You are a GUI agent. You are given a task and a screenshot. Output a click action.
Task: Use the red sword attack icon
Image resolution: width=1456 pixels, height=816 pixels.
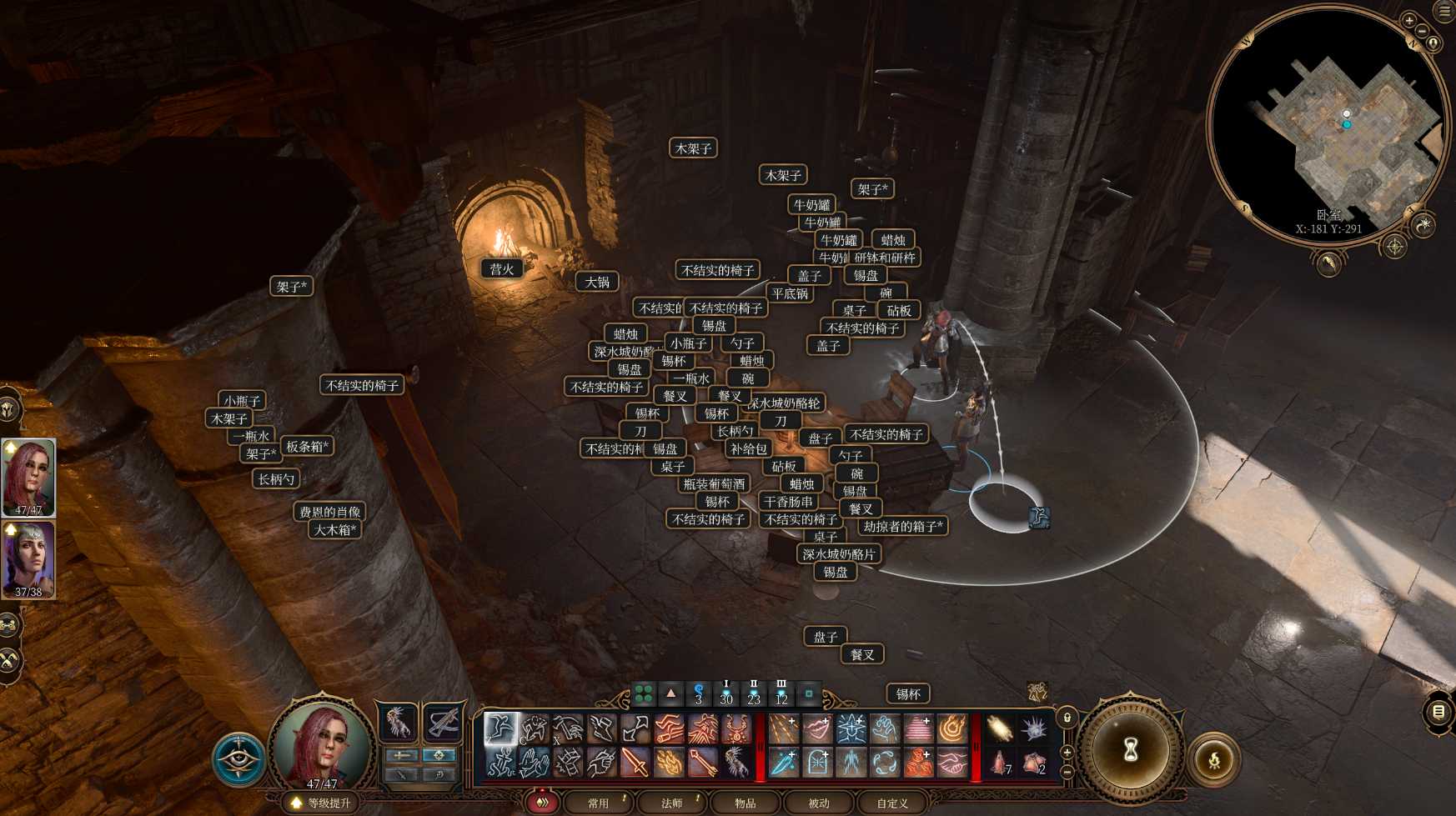635,762
